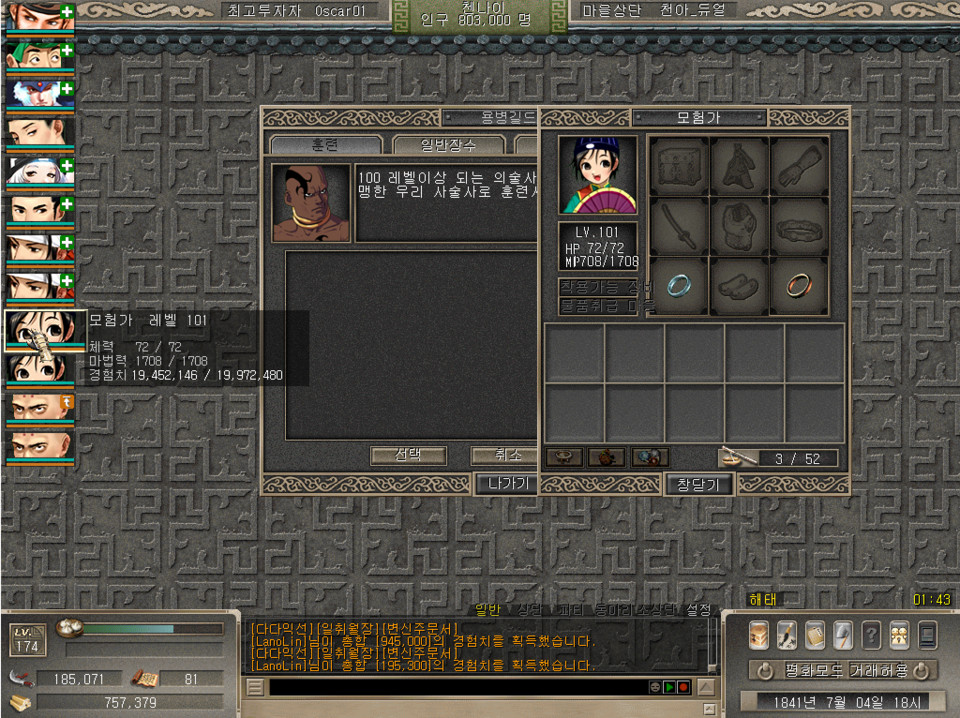The height and width of the screenshot is (718, 960).
Task: Open the 일반장수 tab
Action: tap(447, 146)
